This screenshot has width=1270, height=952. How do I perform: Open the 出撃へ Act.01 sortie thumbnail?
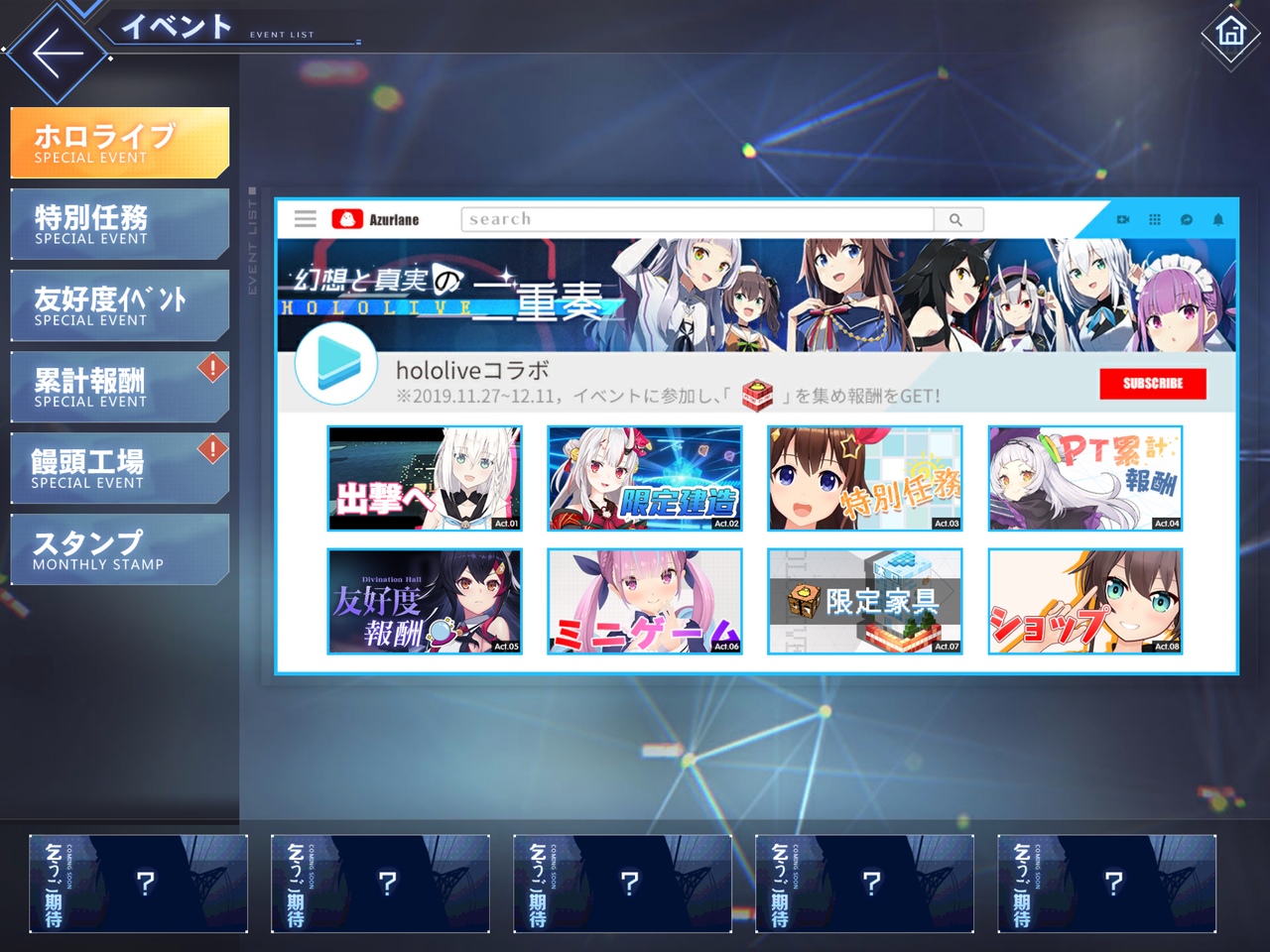tap(424, 479)
